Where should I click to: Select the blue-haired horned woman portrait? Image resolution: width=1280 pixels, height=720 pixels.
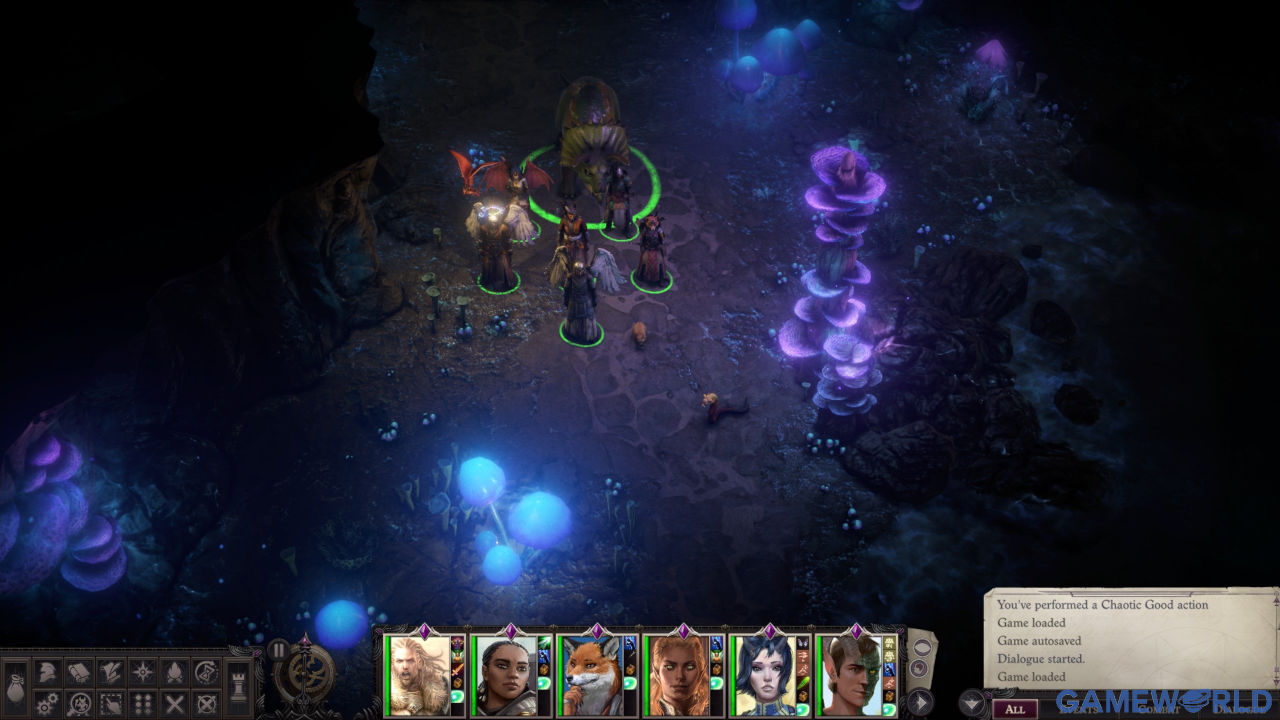(761, 676)
